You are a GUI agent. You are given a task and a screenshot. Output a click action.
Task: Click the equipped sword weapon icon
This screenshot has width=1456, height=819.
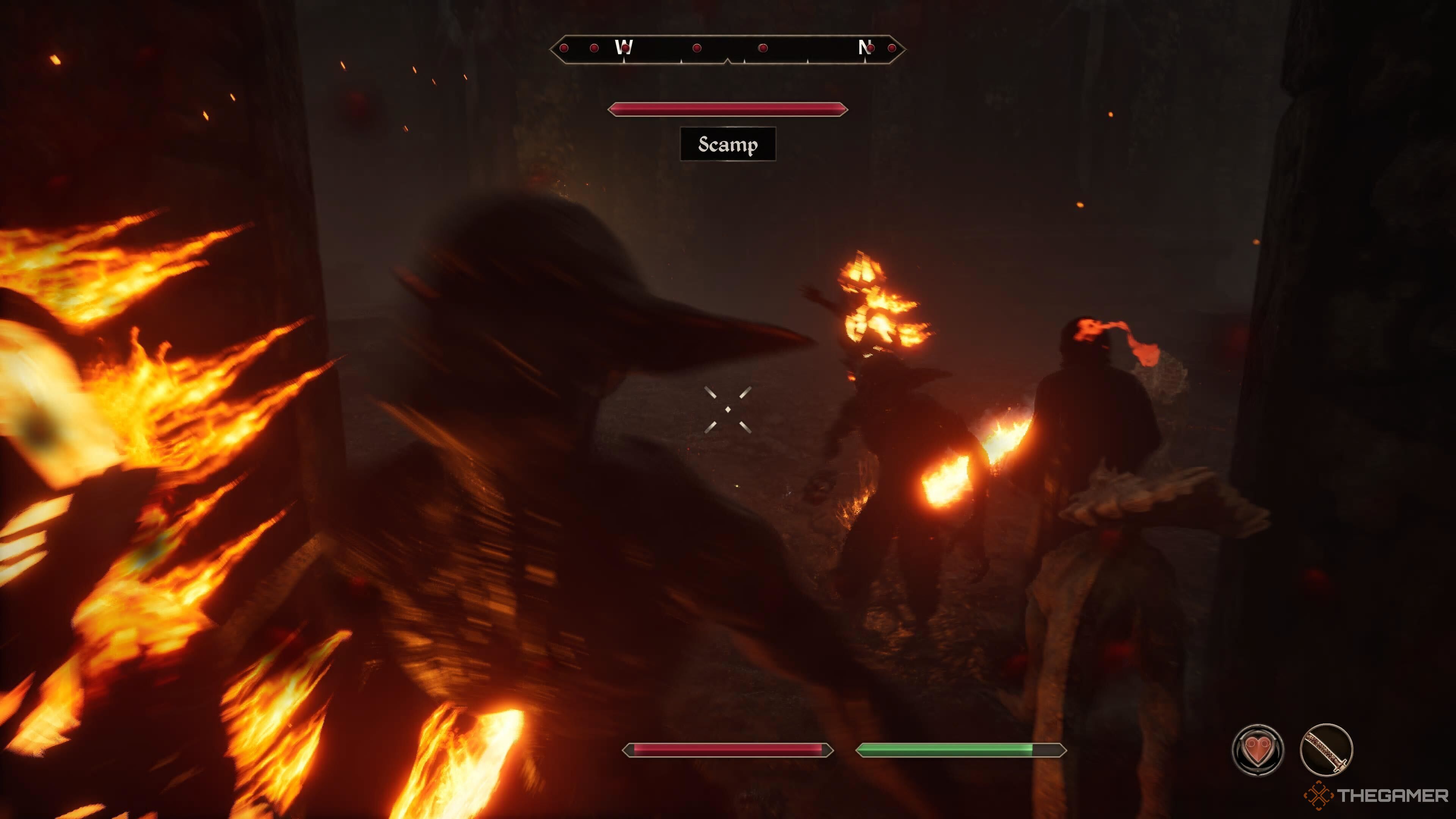pos(1326,750)
